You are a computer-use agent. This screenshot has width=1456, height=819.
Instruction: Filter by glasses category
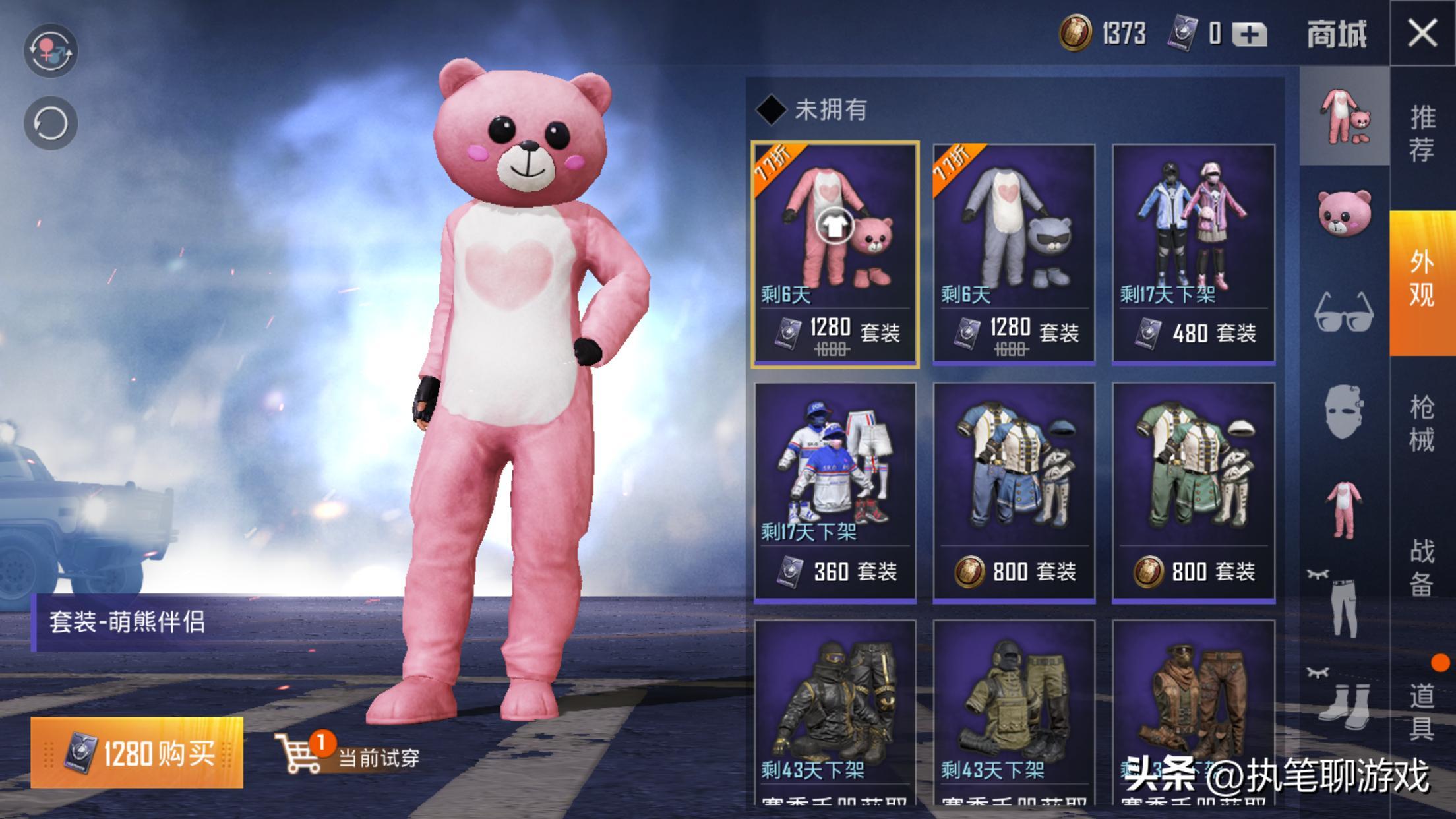click(x=1344, y=312)
